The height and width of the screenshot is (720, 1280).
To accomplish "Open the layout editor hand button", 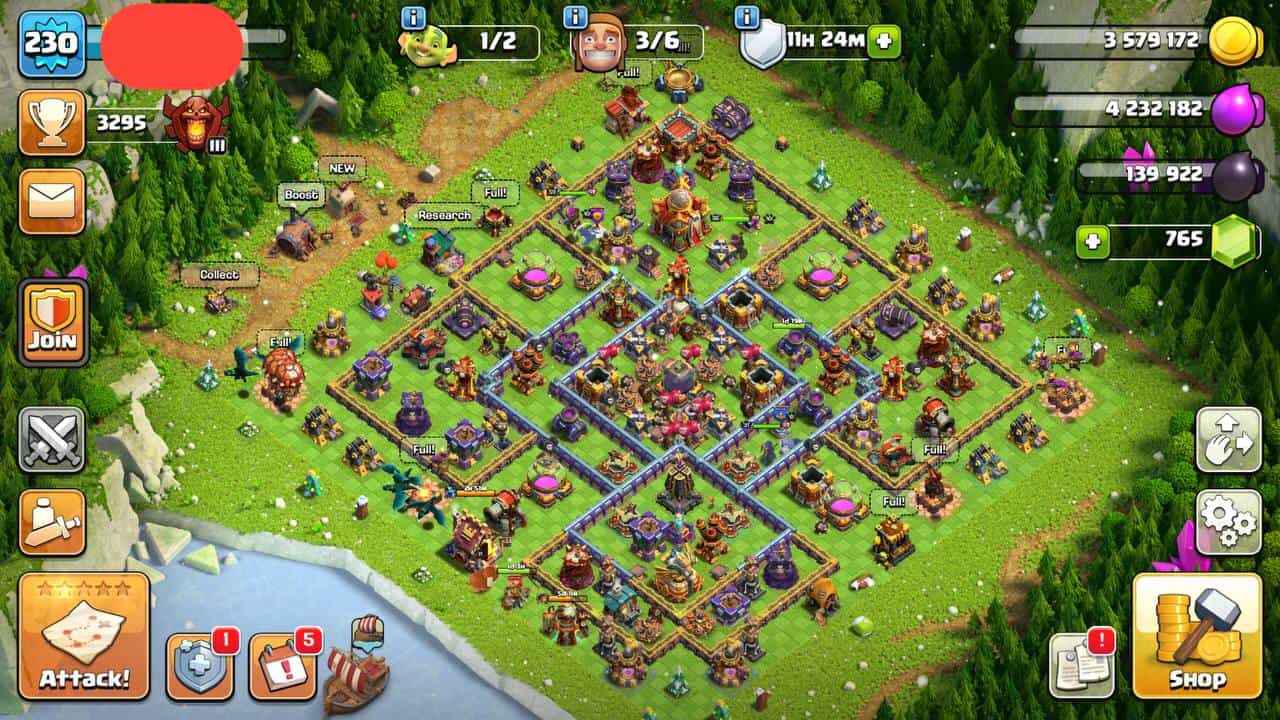I will pos(1228,440).
